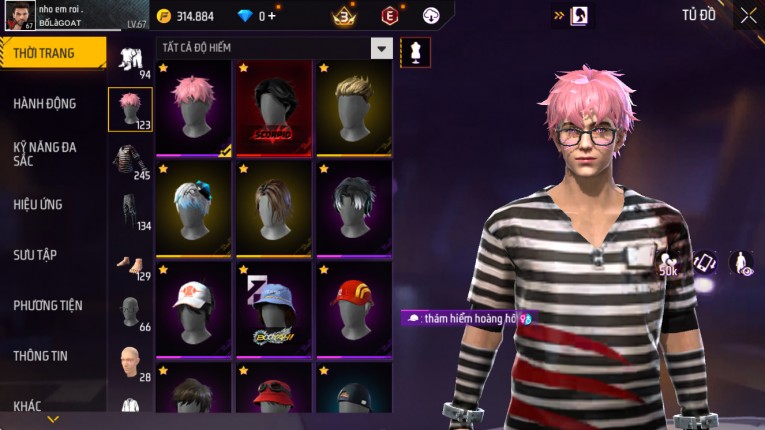Equip the pink hair item
This screenshot has width=765, height=430.
point(194,108)
